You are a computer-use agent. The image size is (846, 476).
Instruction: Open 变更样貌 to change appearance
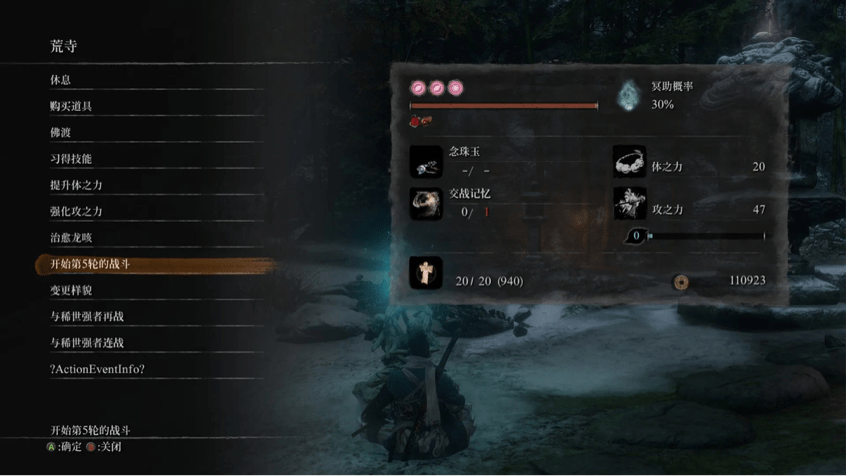pos(72,290)
